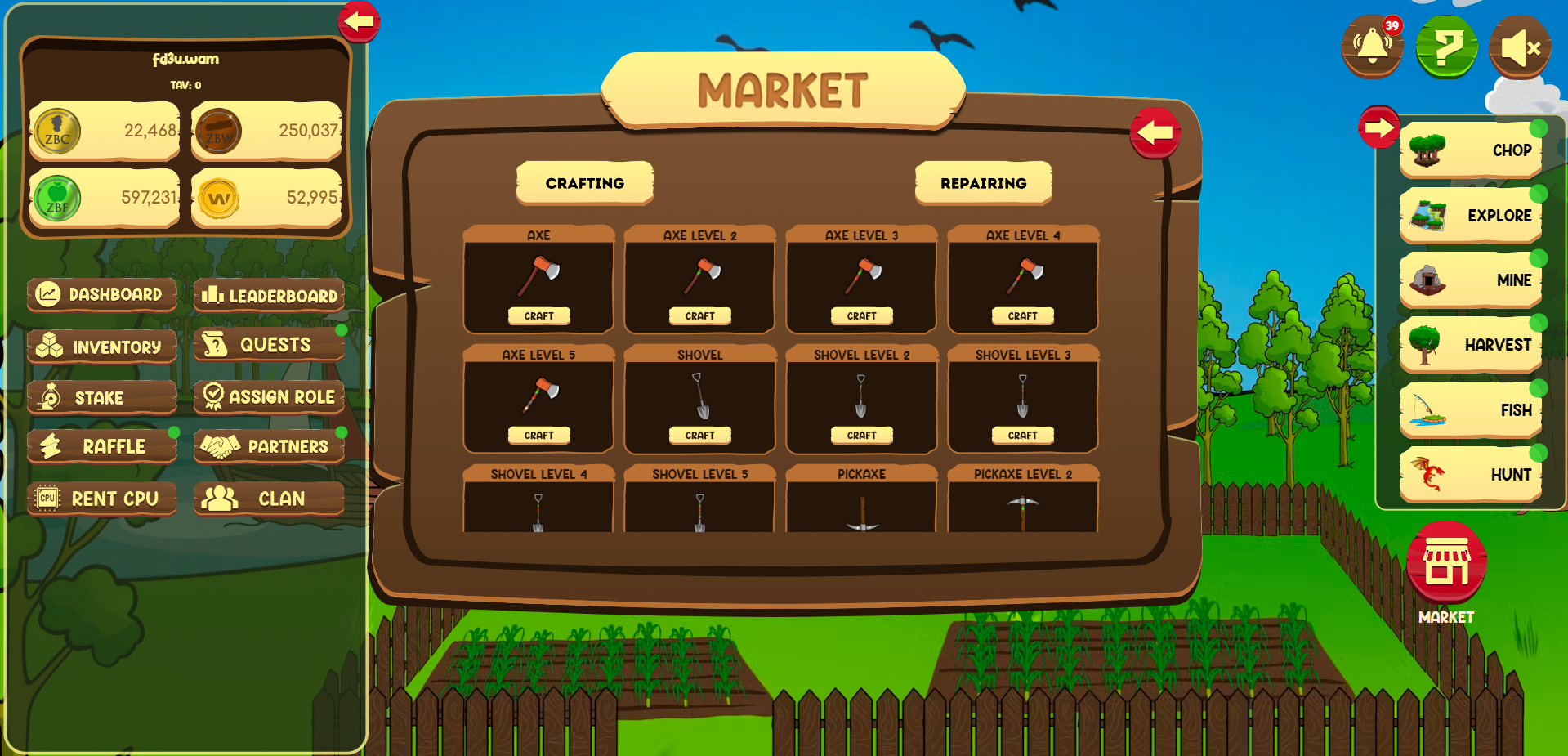The width and height of the screenshot is (1568, 756).
Task: Close the Market with the red back arrow
Action: [x=1155, y=131]
